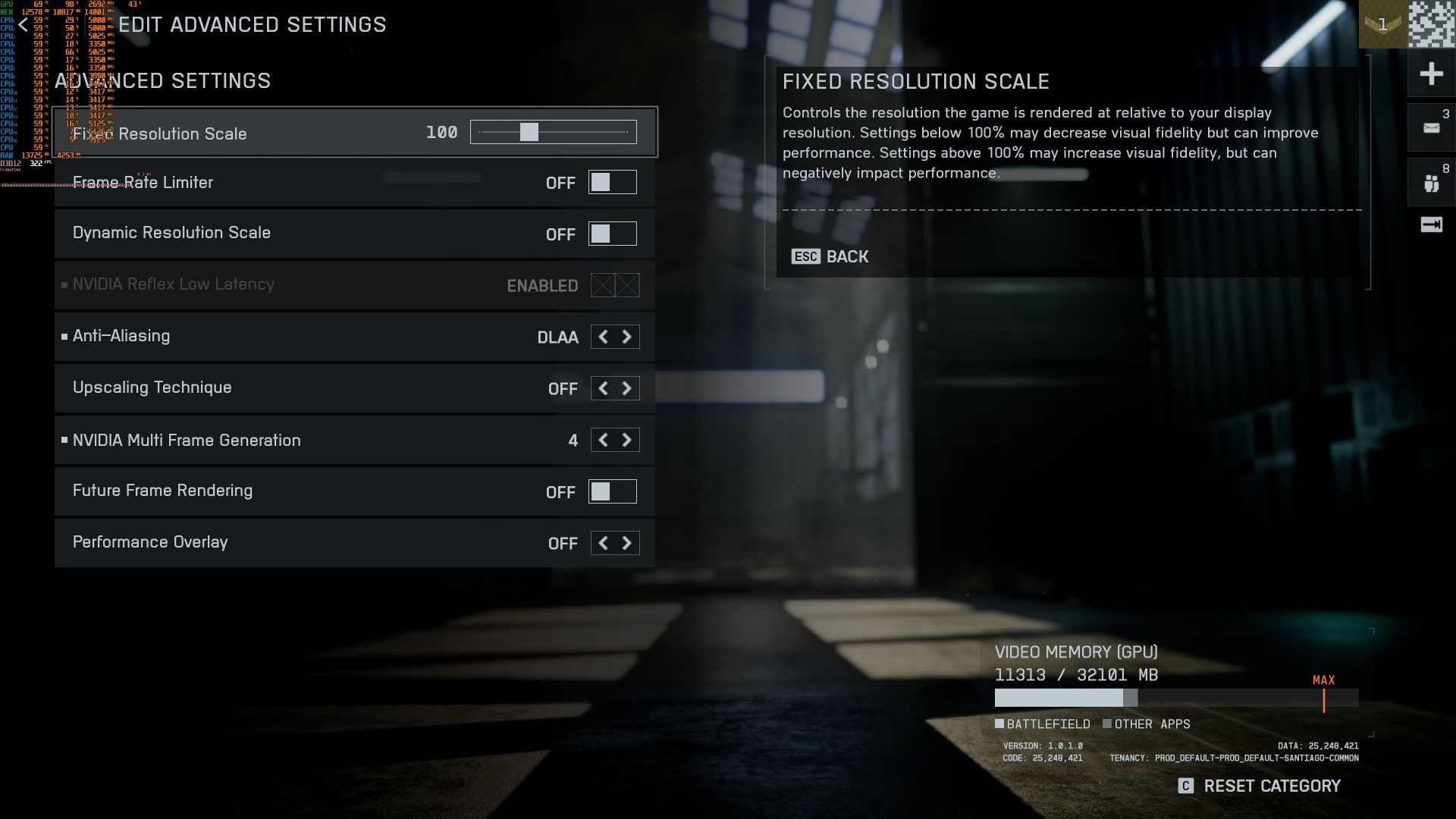Change Upscaling Technique with the left arrow

point(603,388)
